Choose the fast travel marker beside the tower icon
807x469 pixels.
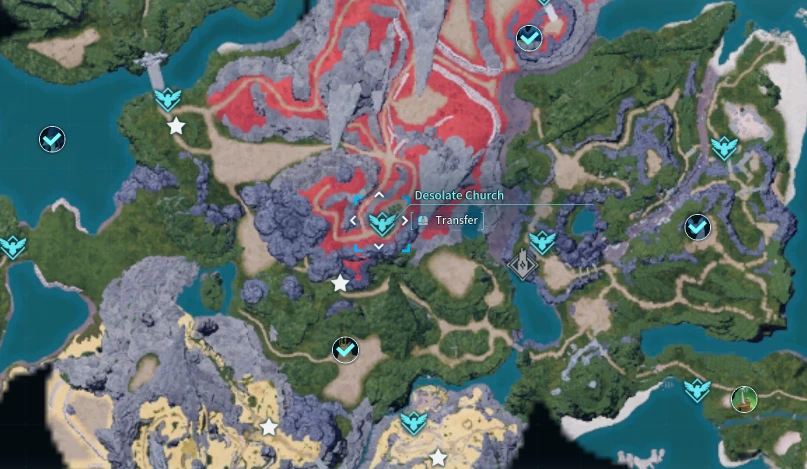[542, 241]
